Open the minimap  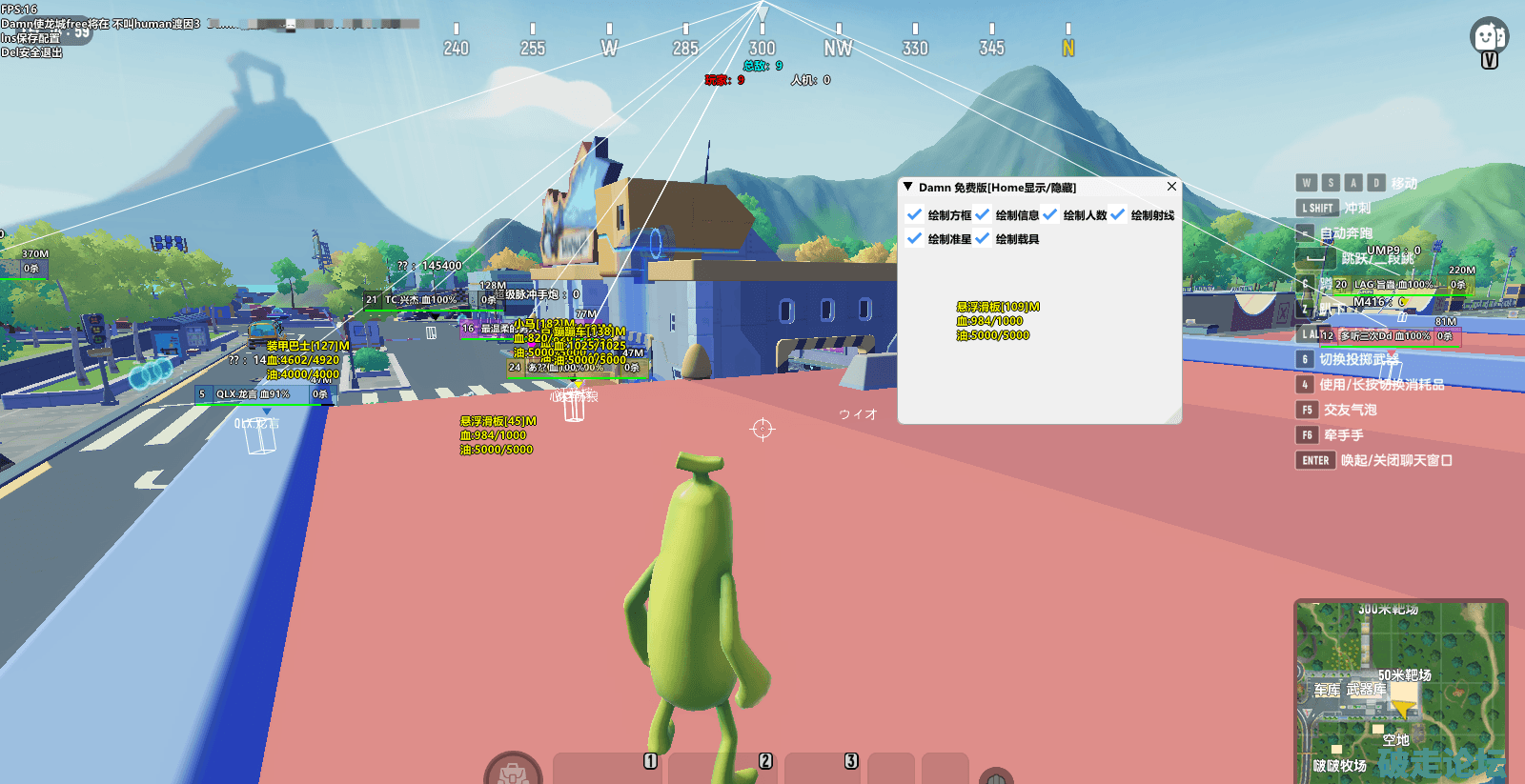pyautogui.click(x=1400, y=691)
